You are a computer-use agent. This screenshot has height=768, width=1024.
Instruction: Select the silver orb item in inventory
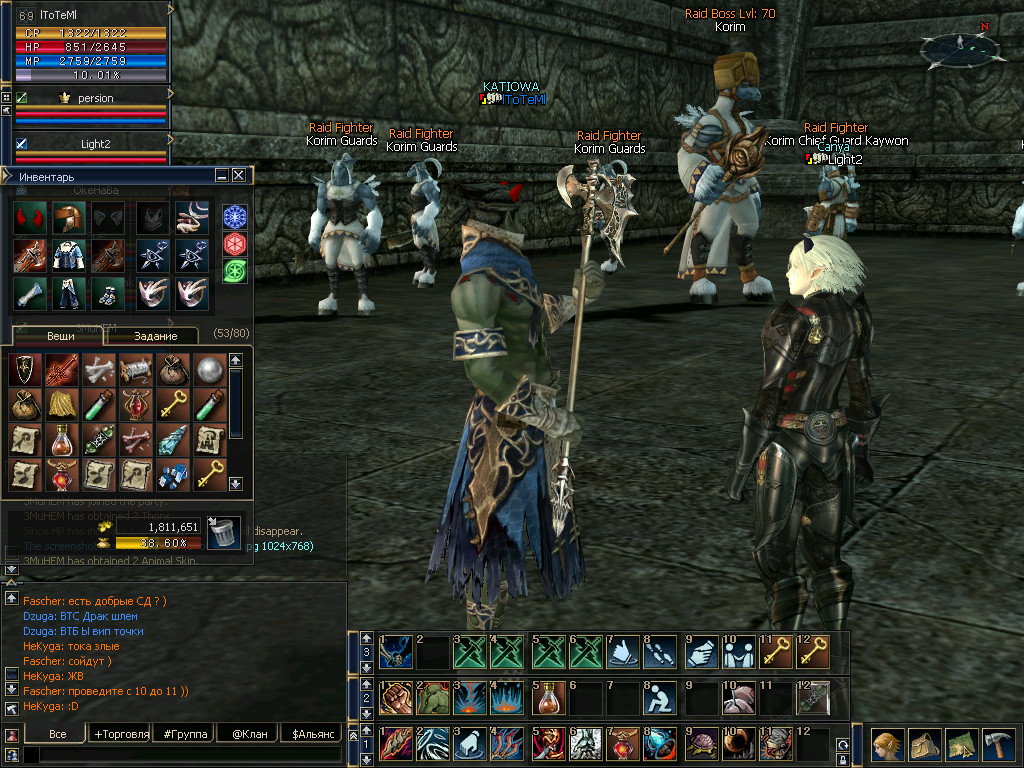click(210, 369)
